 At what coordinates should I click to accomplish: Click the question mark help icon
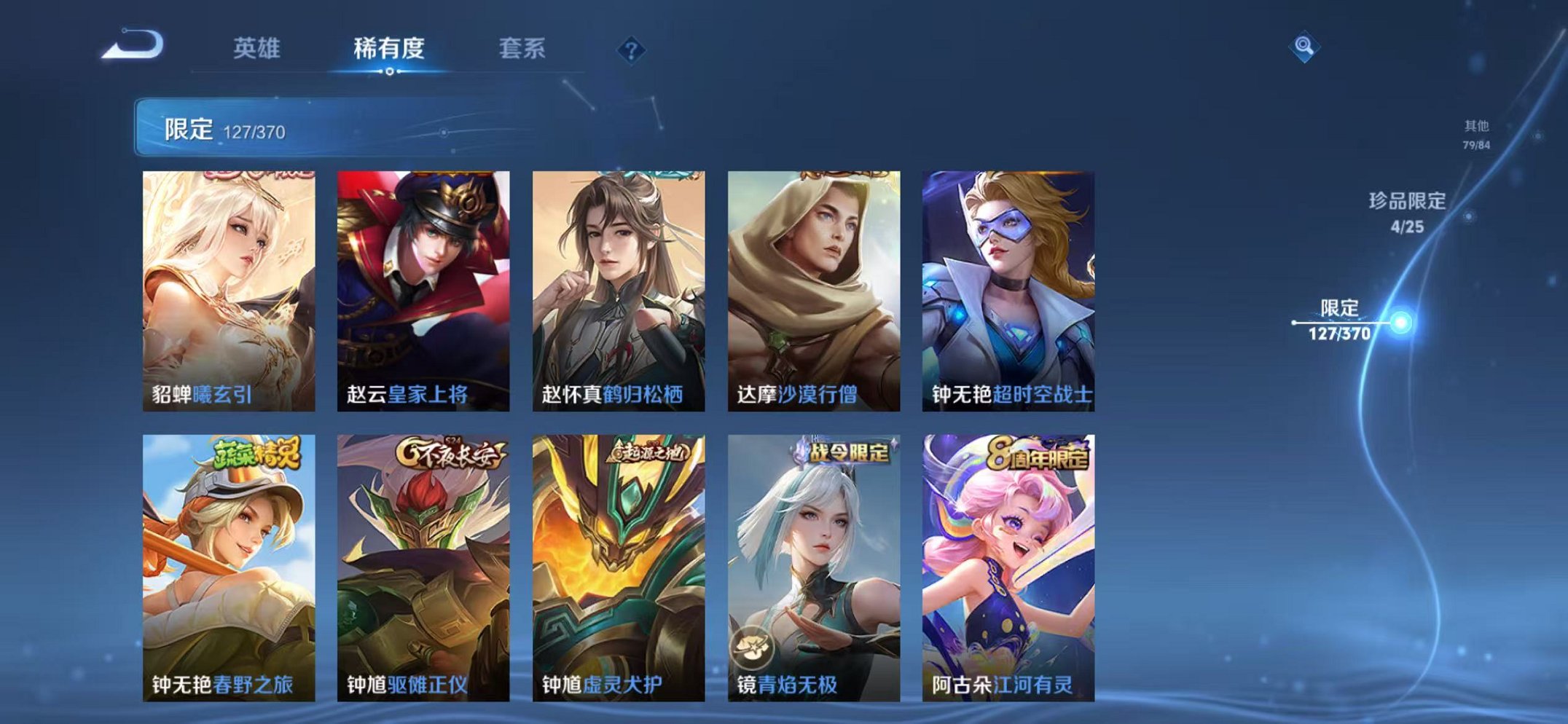point(632,50)
